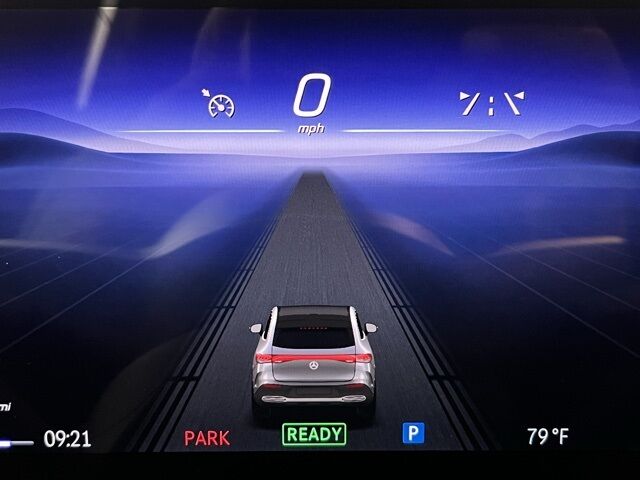The image size is (640, 480).
Task: Click the speed limiter gauge icon
Action: pyautogui.click(x=221, y=103)
